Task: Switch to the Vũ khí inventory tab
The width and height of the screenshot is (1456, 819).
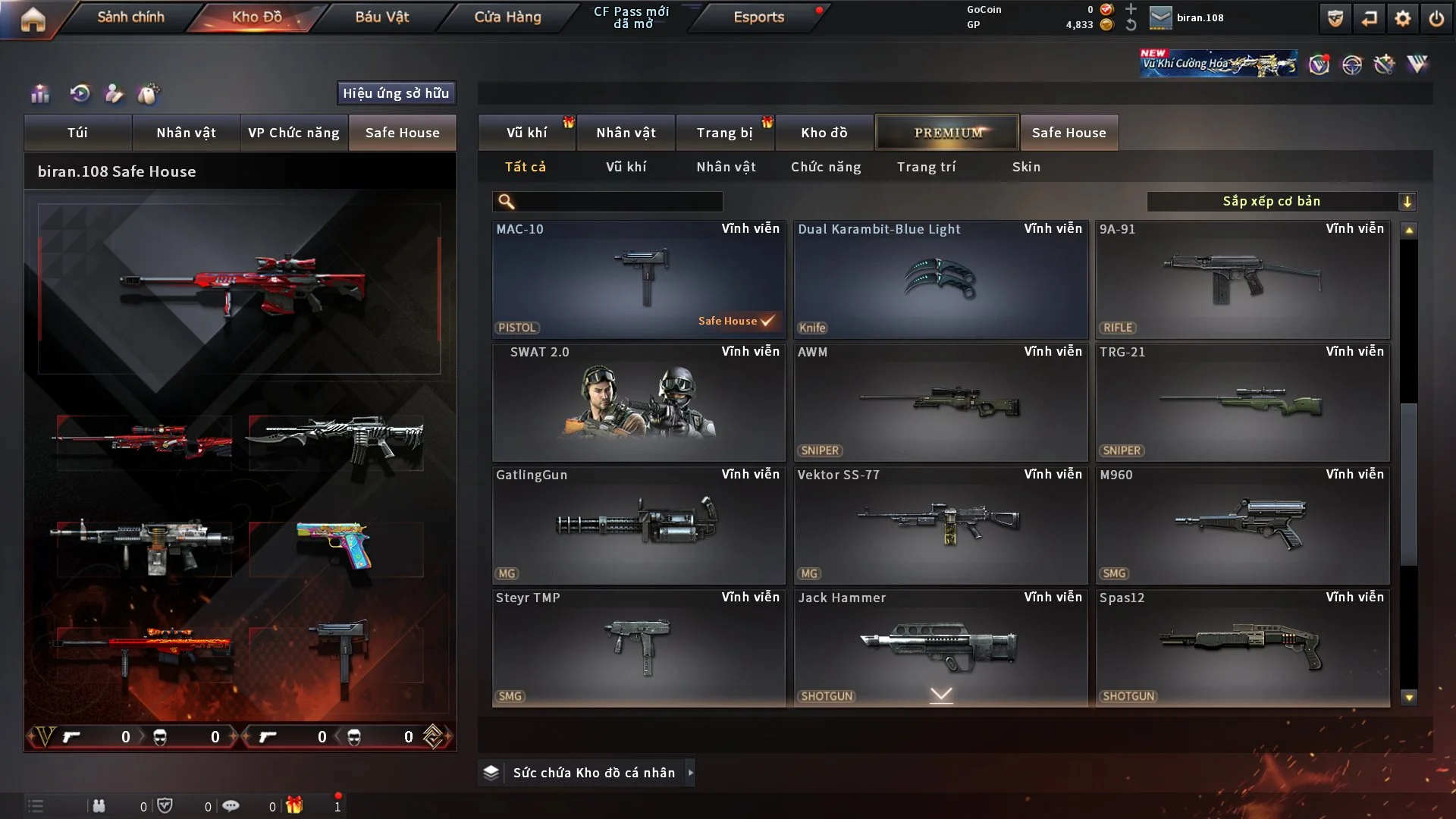Action: 526,133
